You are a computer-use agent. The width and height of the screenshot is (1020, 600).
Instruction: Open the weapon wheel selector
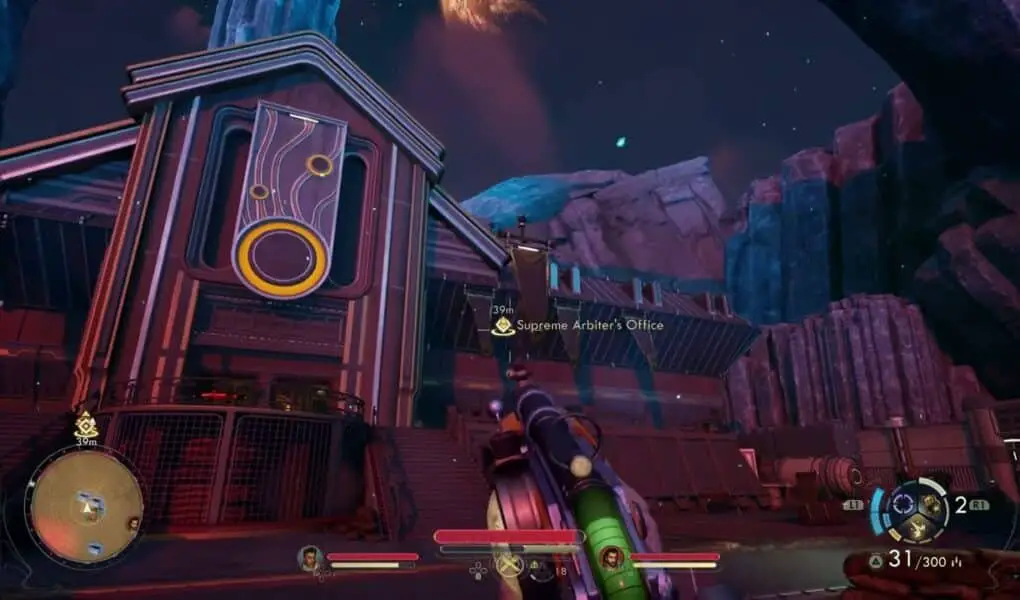point(910,507)
